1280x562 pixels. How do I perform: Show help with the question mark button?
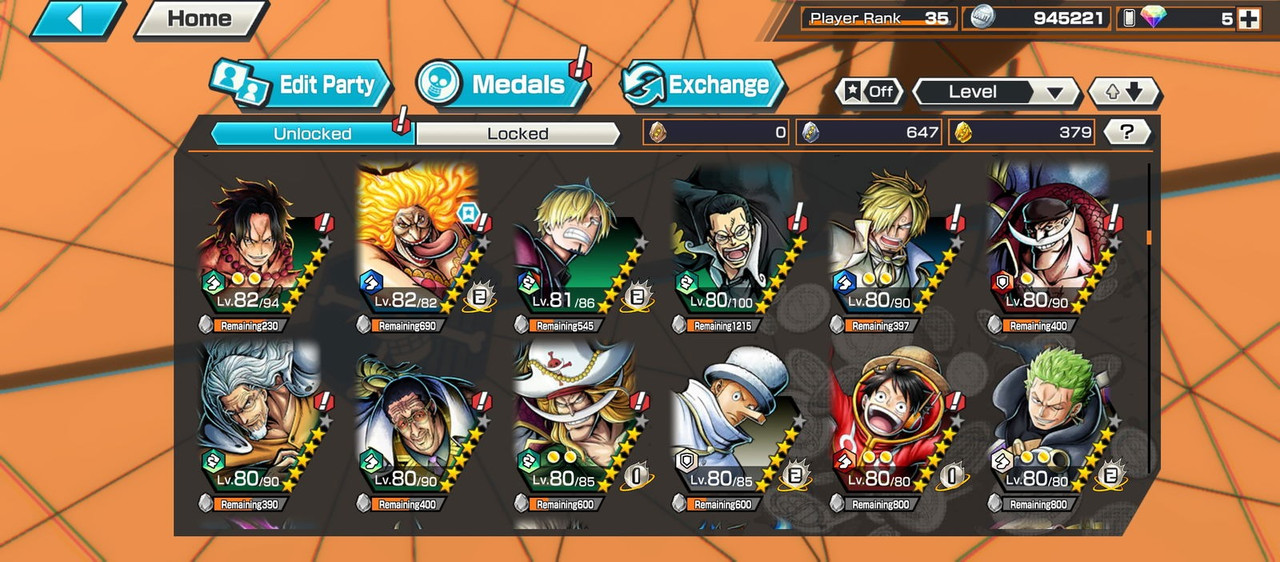click(x=1128, y=132)
